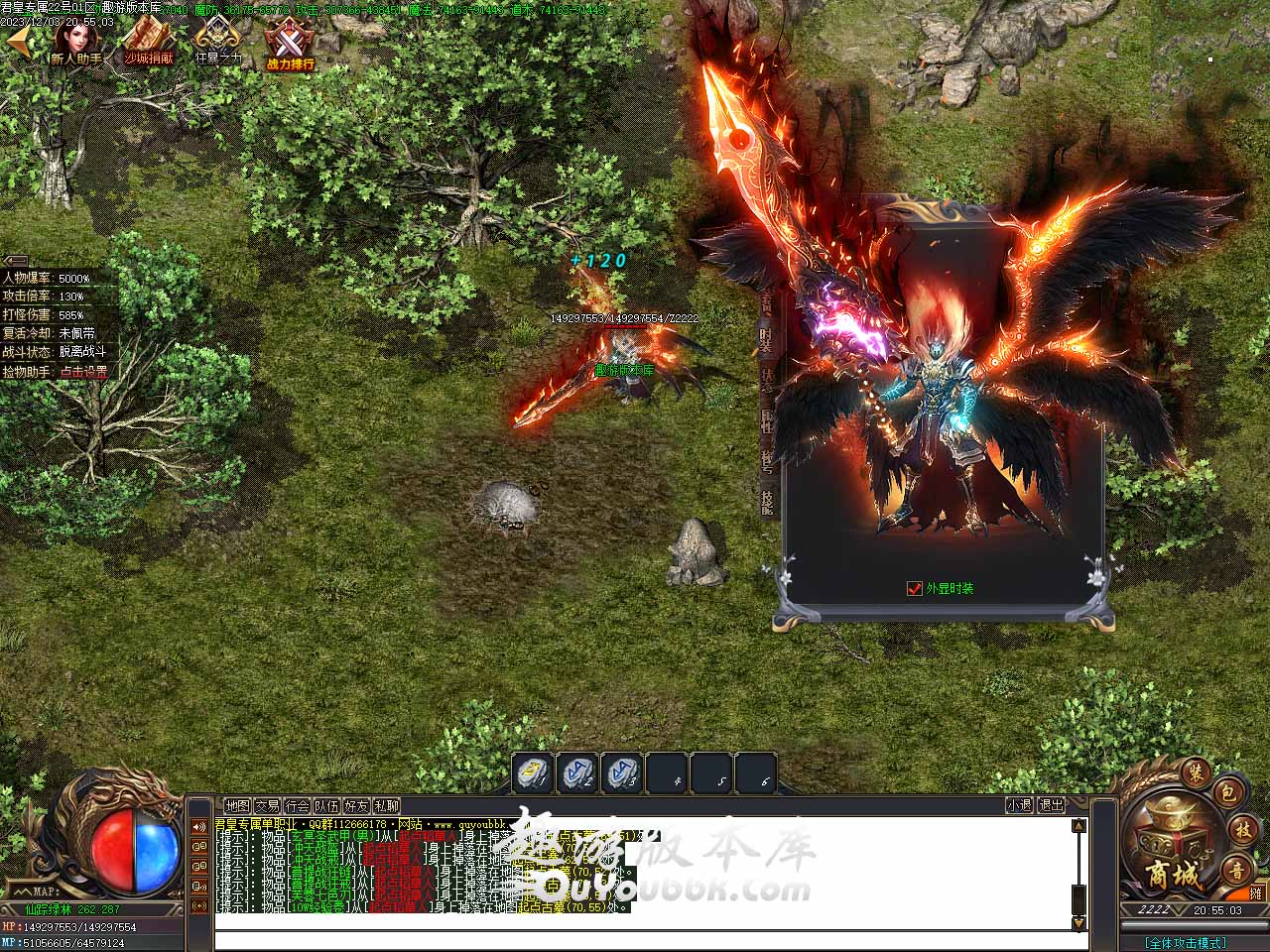
Task: Use the rune stone in hotbar slot 1
Action: coord(533,773)
